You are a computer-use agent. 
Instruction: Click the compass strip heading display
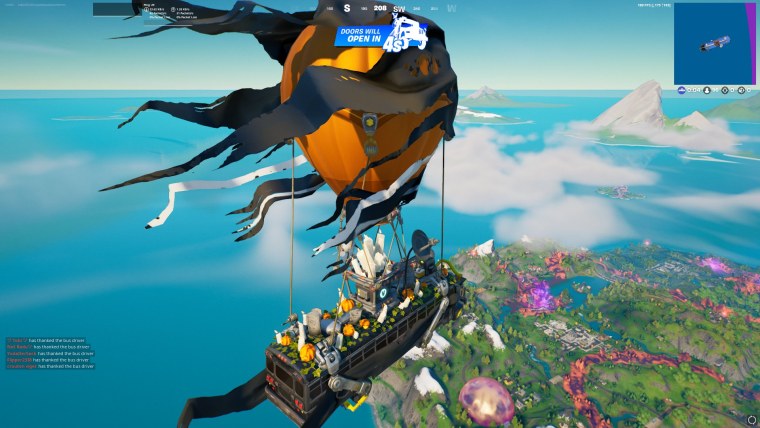tap(378, 9)
